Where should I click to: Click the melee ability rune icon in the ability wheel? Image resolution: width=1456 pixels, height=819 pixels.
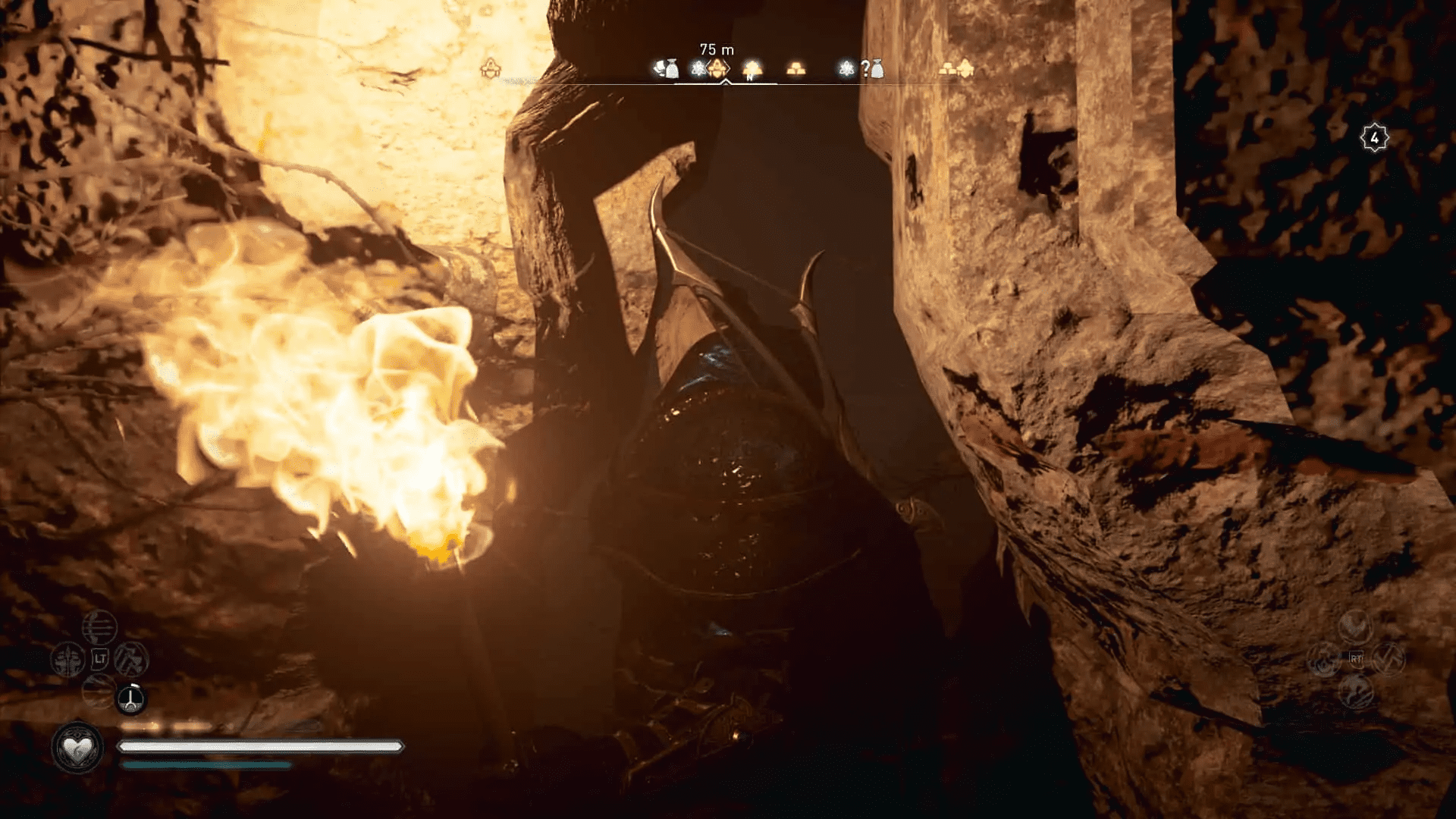[x=67, y=659]
